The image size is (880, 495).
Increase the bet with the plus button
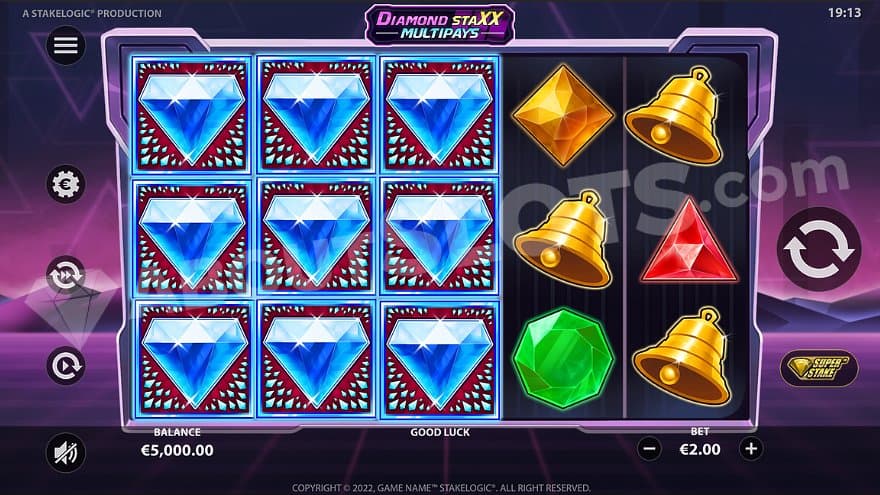coord(751,449)
